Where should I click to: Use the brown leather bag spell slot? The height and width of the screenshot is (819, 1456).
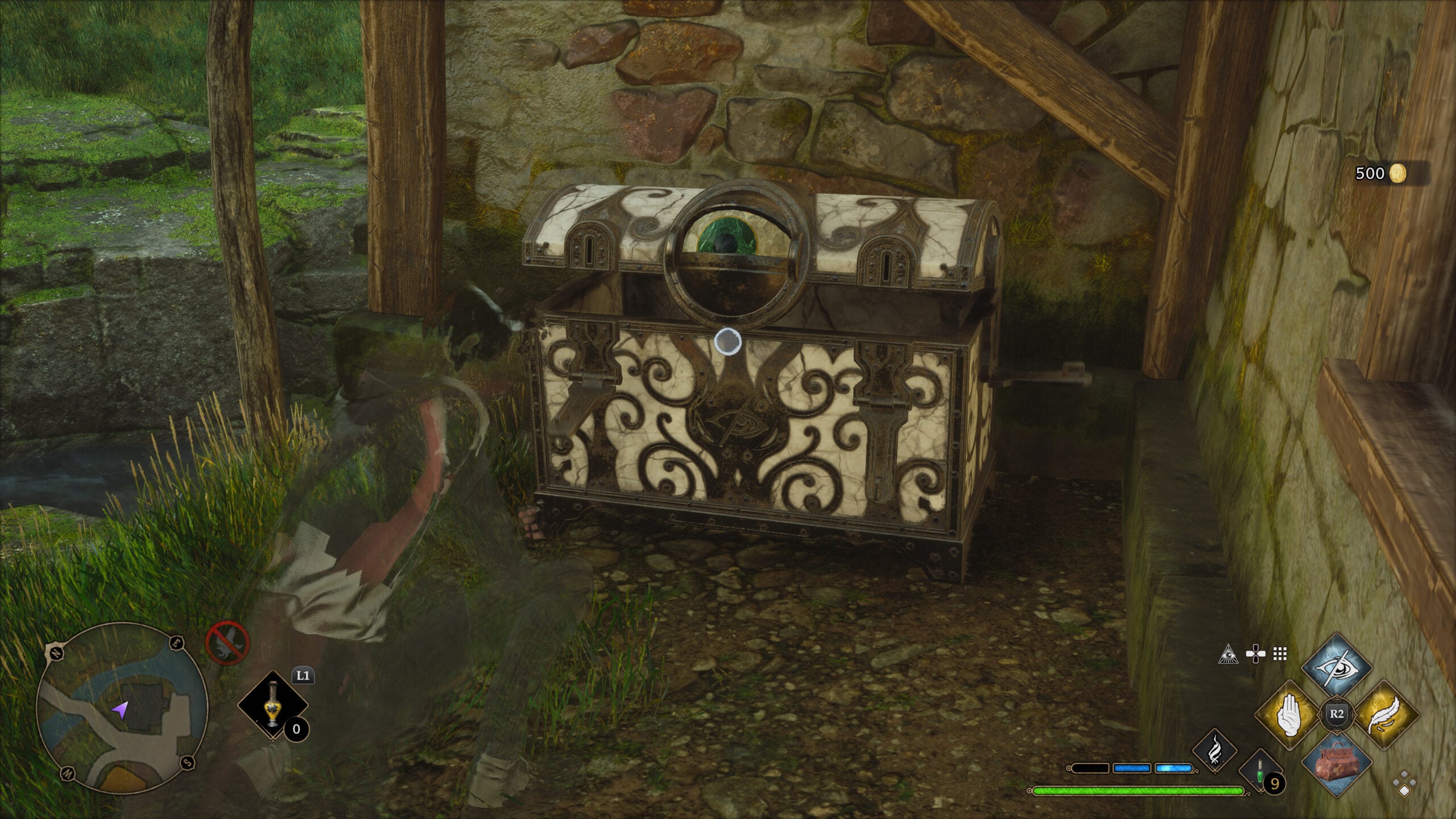1336,761
